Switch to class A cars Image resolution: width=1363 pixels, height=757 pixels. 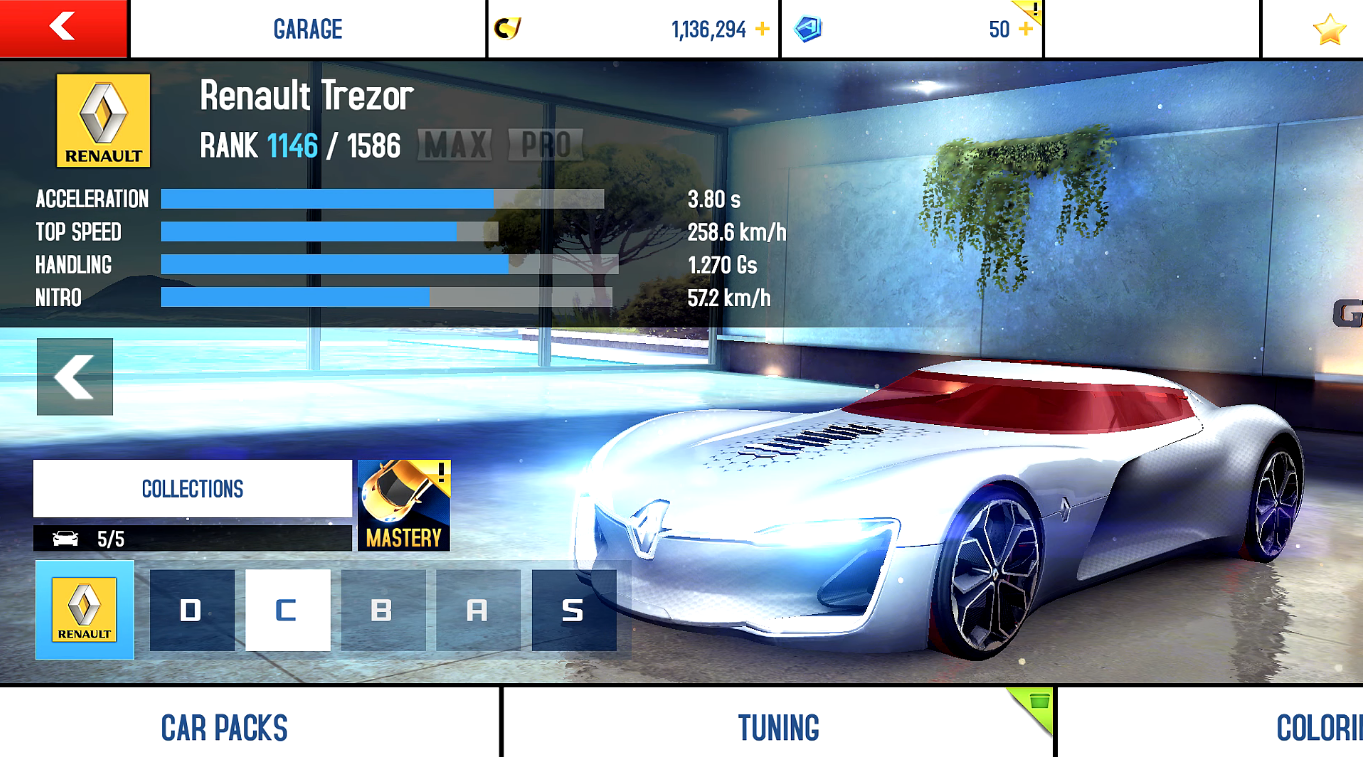478,610
